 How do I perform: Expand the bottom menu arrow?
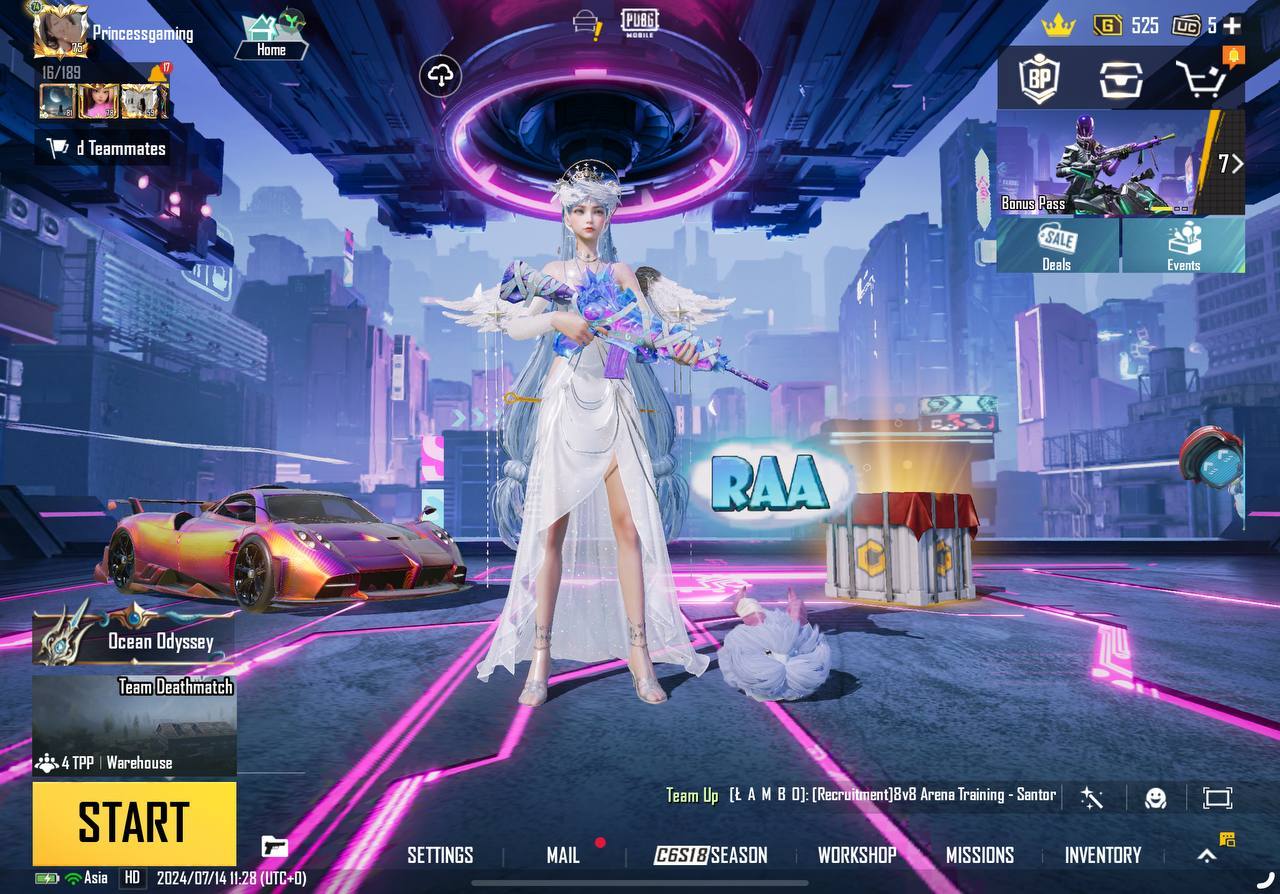point(1207,855)
